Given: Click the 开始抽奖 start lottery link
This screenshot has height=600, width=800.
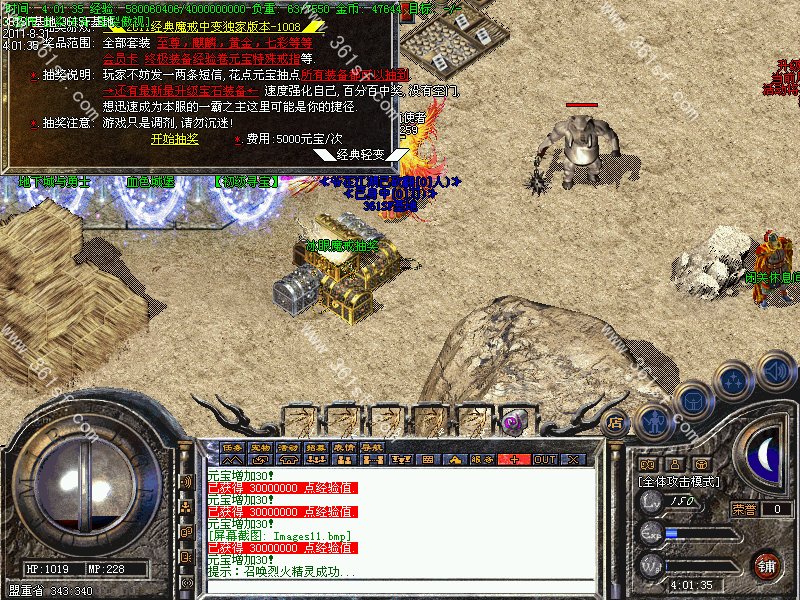Looking at the screenshot, I should [x=175, y=139].
